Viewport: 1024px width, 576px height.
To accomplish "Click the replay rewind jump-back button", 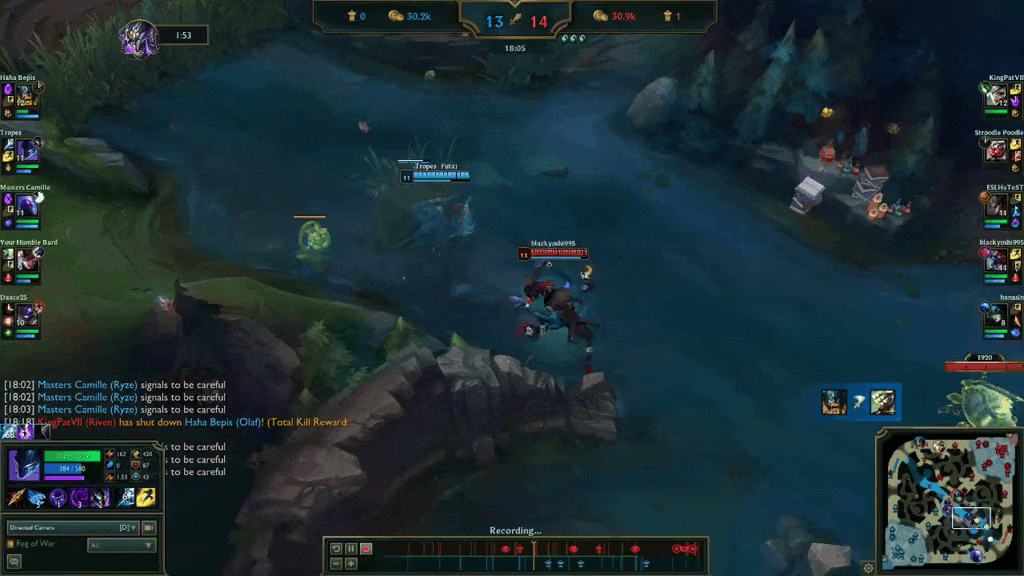I will 336,549.
